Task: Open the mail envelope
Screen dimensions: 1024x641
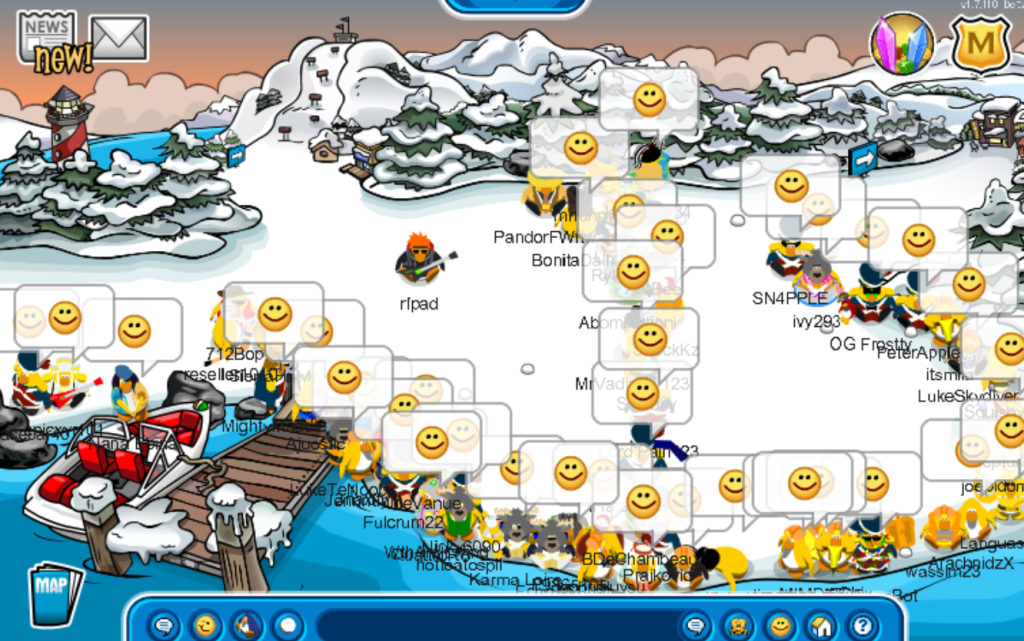Action: click(x=119, y=37)
